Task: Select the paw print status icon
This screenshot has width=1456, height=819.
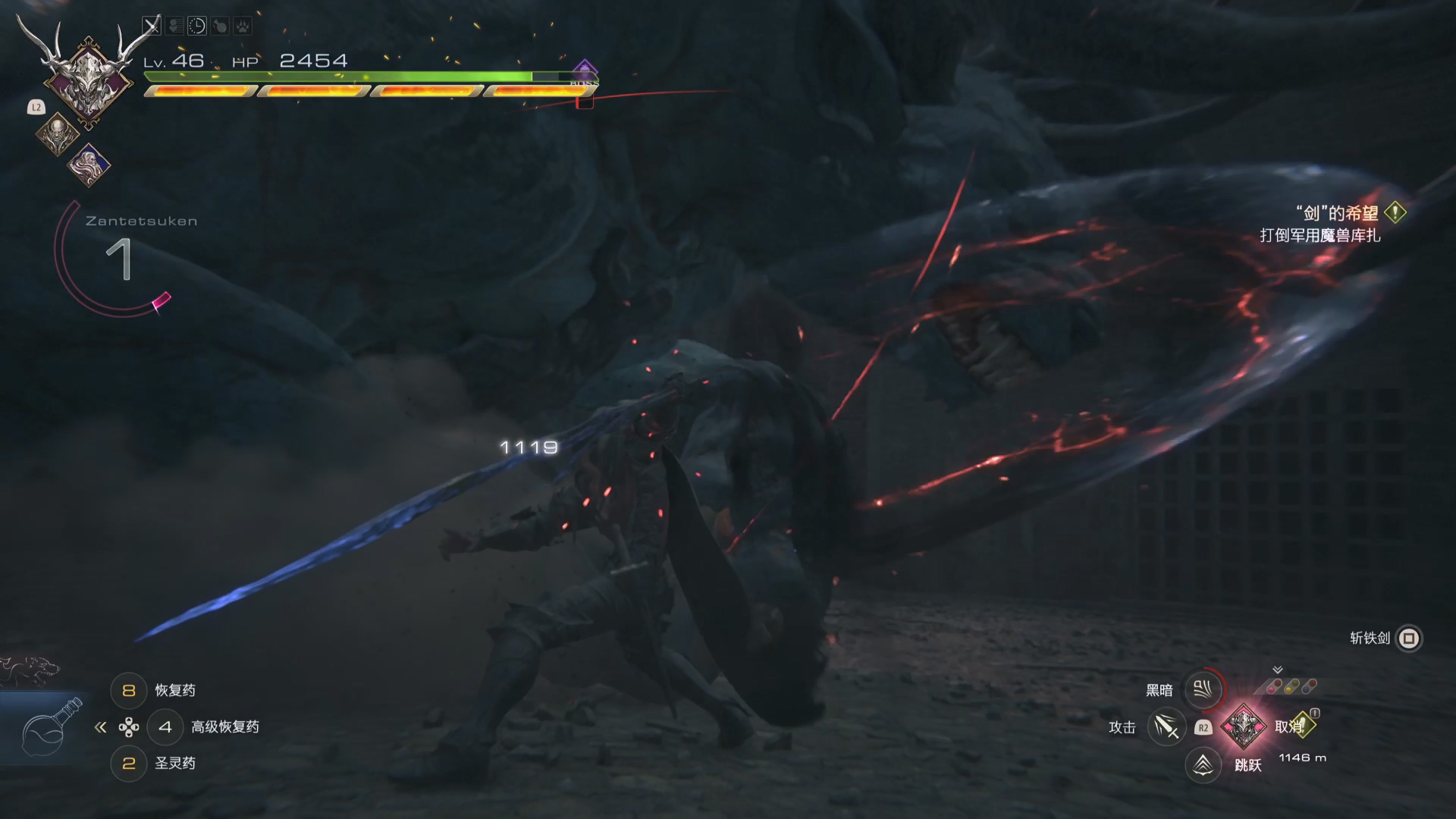Action: click(x=242, y=27)
